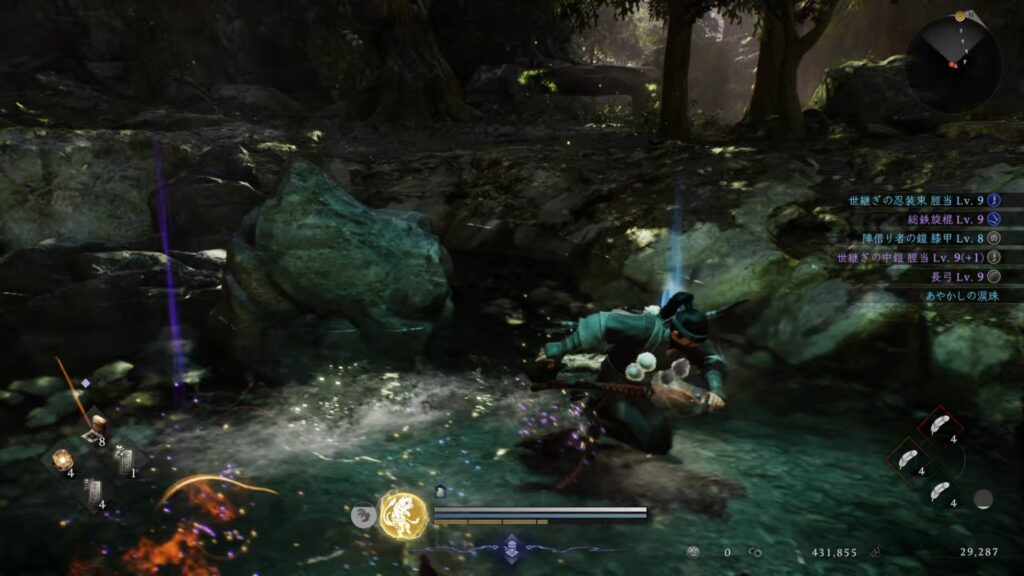
Task: Select the glowing orb item slot
Action: point(62,459)
